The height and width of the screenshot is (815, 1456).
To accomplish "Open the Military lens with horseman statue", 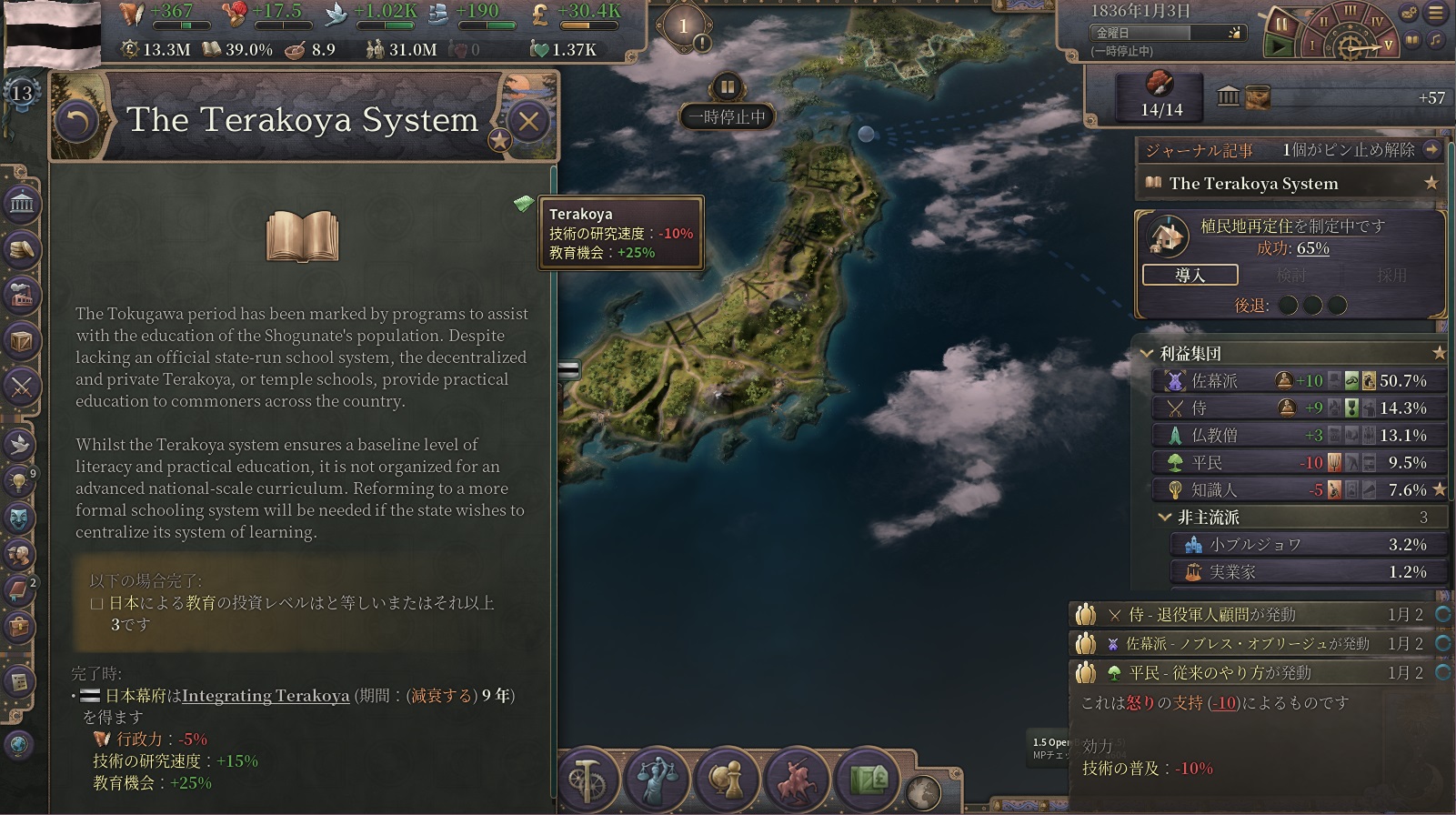I will point(794,780).
